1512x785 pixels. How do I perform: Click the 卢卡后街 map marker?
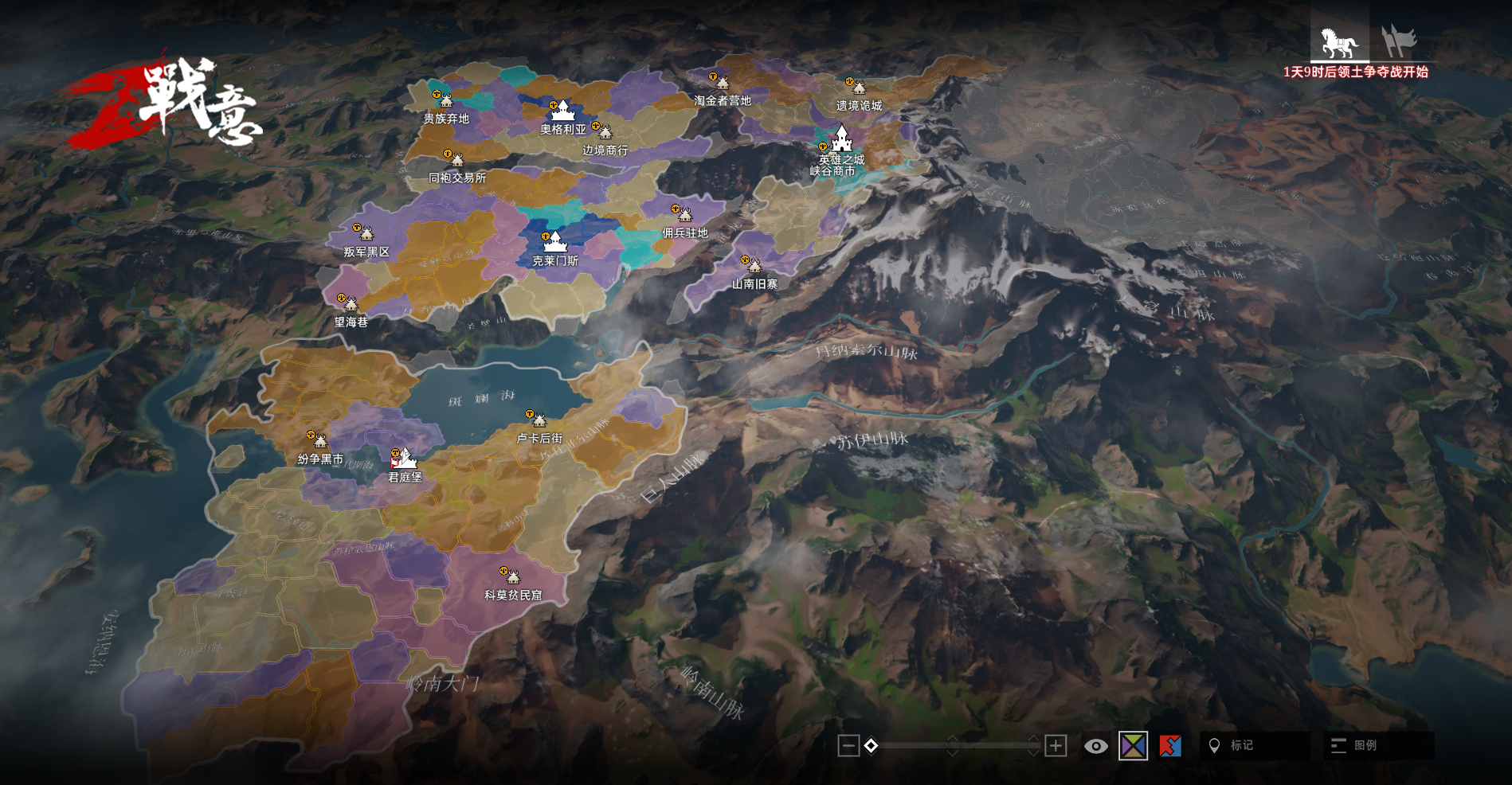click(x=539, y=420)
